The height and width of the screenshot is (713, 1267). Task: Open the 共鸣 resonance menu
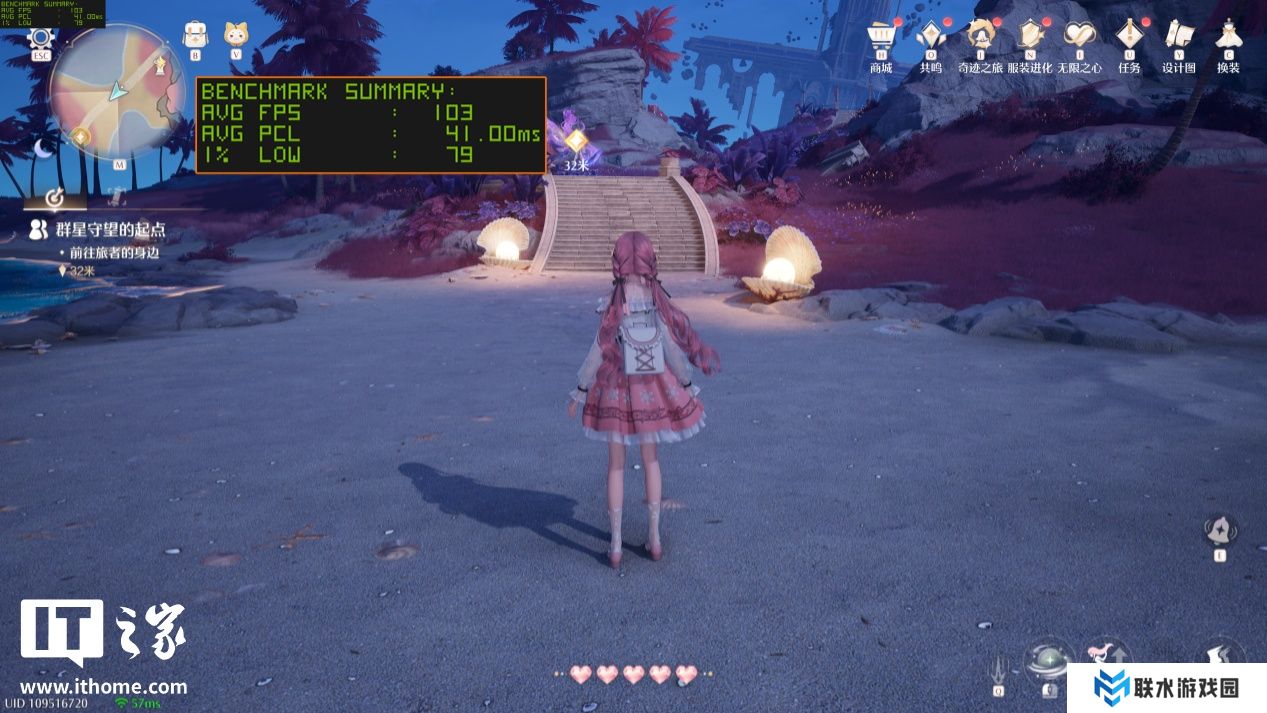click(930, 37)
